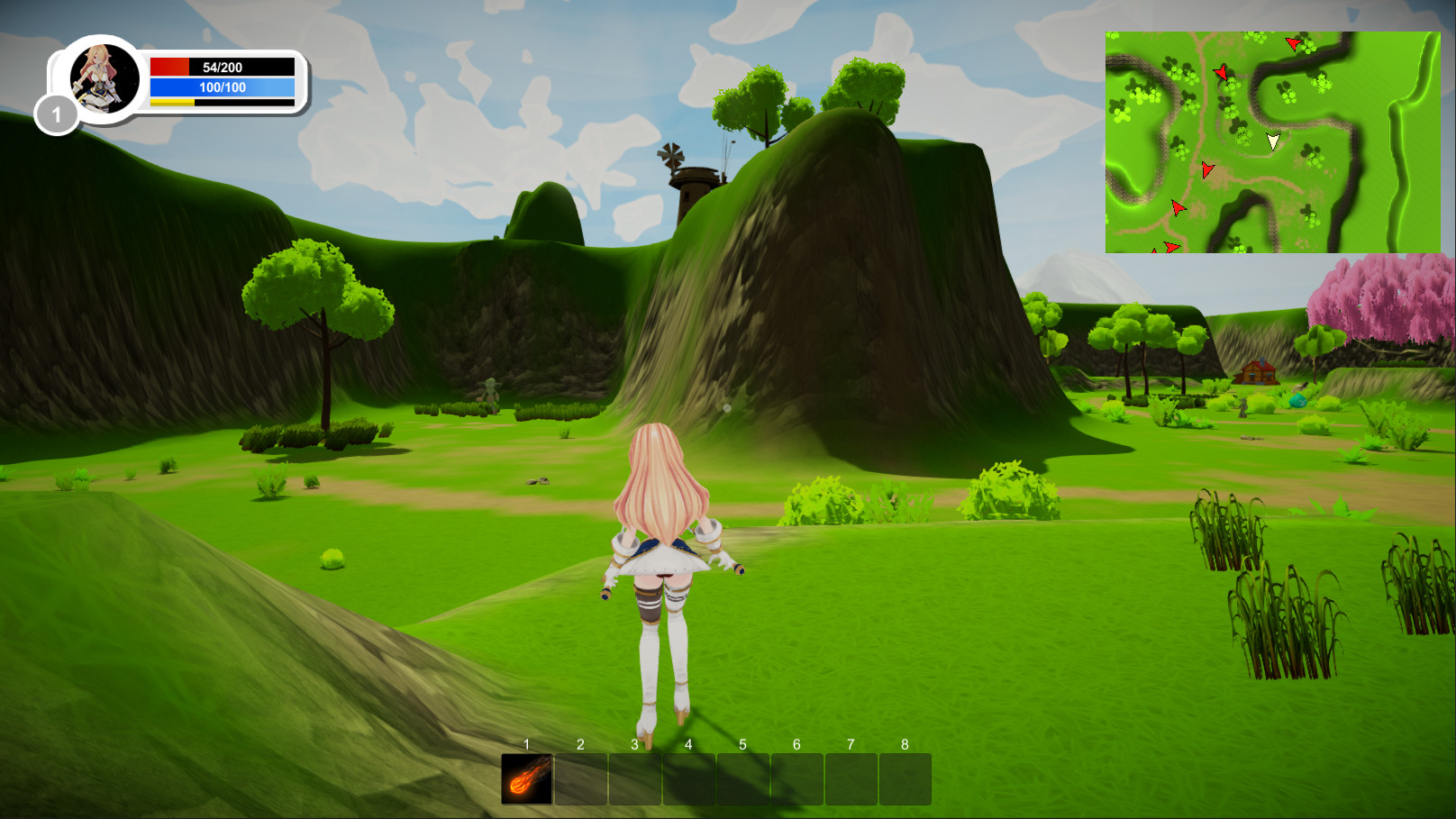This screenshot has width=1456, height=819.
Task: Click hotbar slot 7
Action: click(851, 780)
